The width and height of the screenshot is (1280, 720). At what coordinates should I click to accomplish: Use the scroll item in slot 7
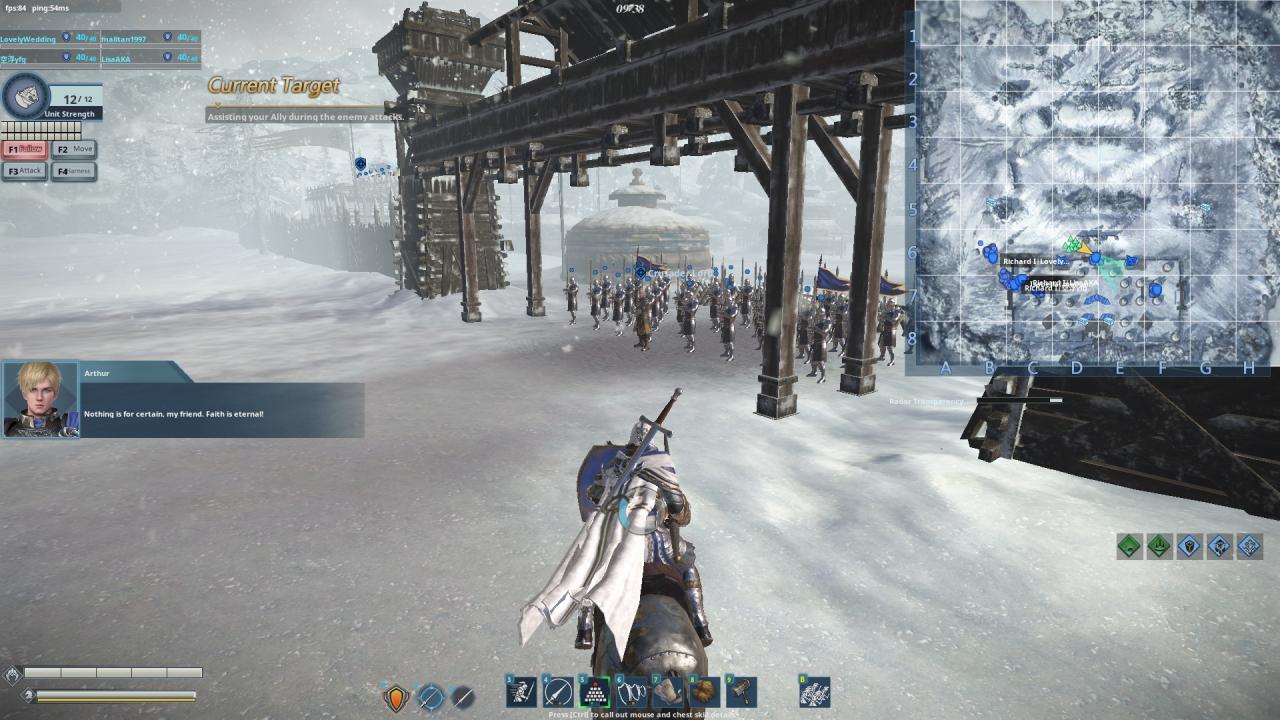[668, 692]
